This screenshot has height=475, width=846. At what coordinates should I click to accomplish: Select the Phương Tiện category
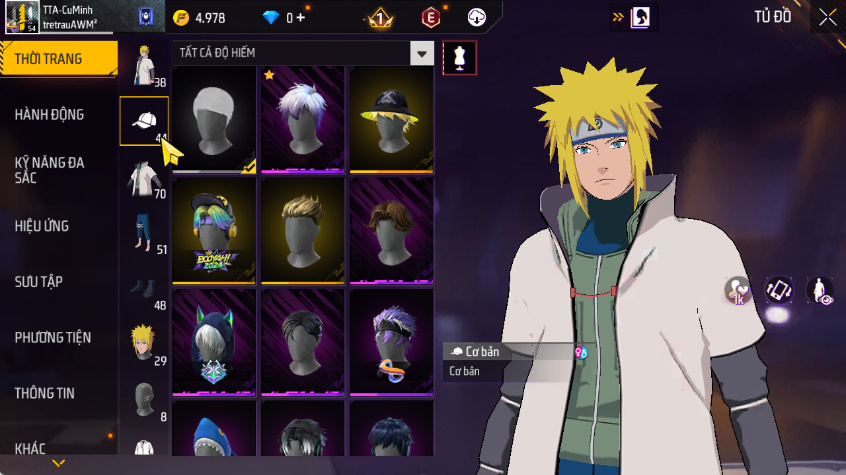click(x=52, y=338)
